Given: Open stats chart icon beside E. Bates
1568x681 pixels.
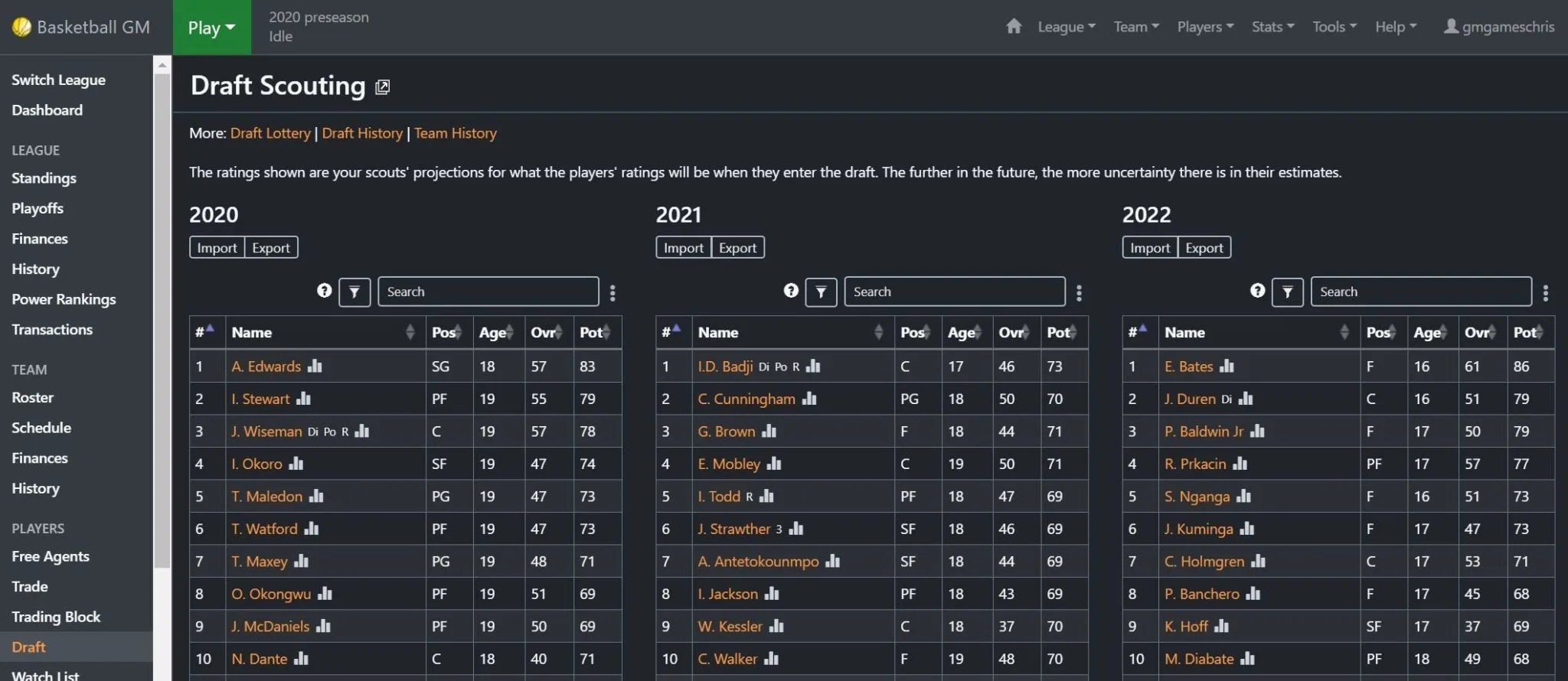Looking at the screenshot, I should click(1228, 367).
